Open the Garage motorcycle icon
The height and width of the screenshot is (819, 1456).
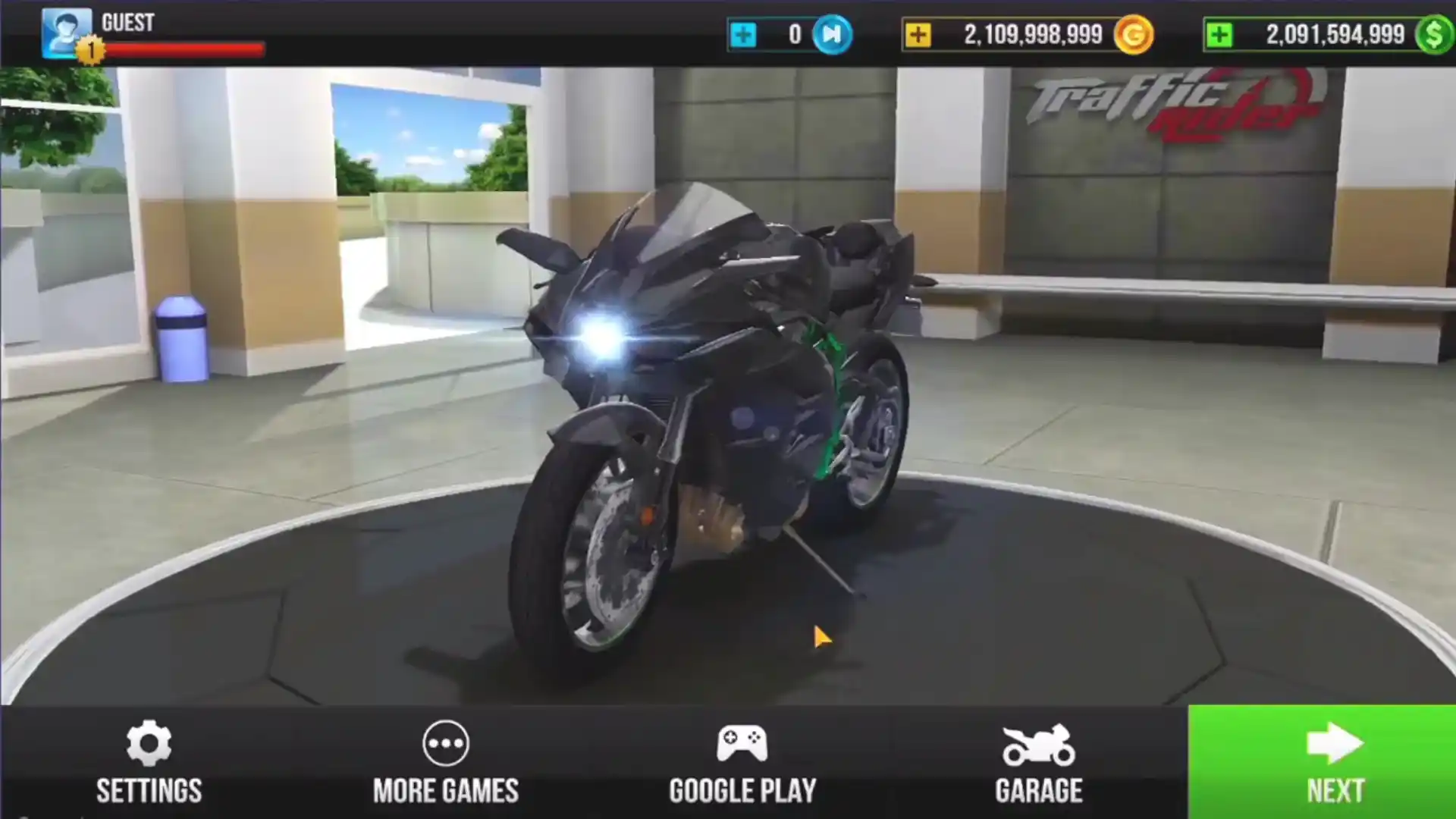click(1037, 744)
